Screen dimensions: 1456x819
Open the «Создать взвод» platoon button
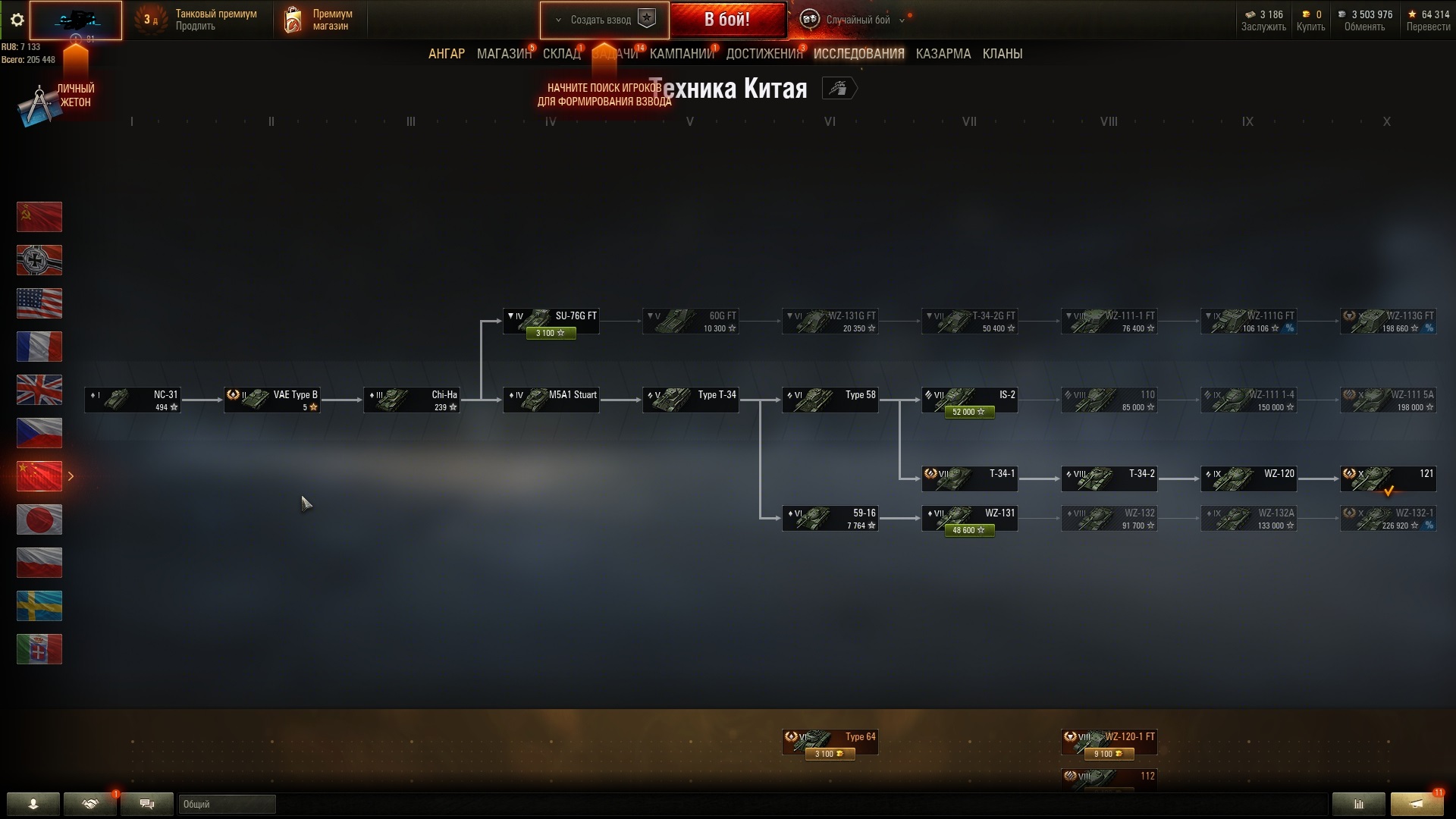point(604,20)
